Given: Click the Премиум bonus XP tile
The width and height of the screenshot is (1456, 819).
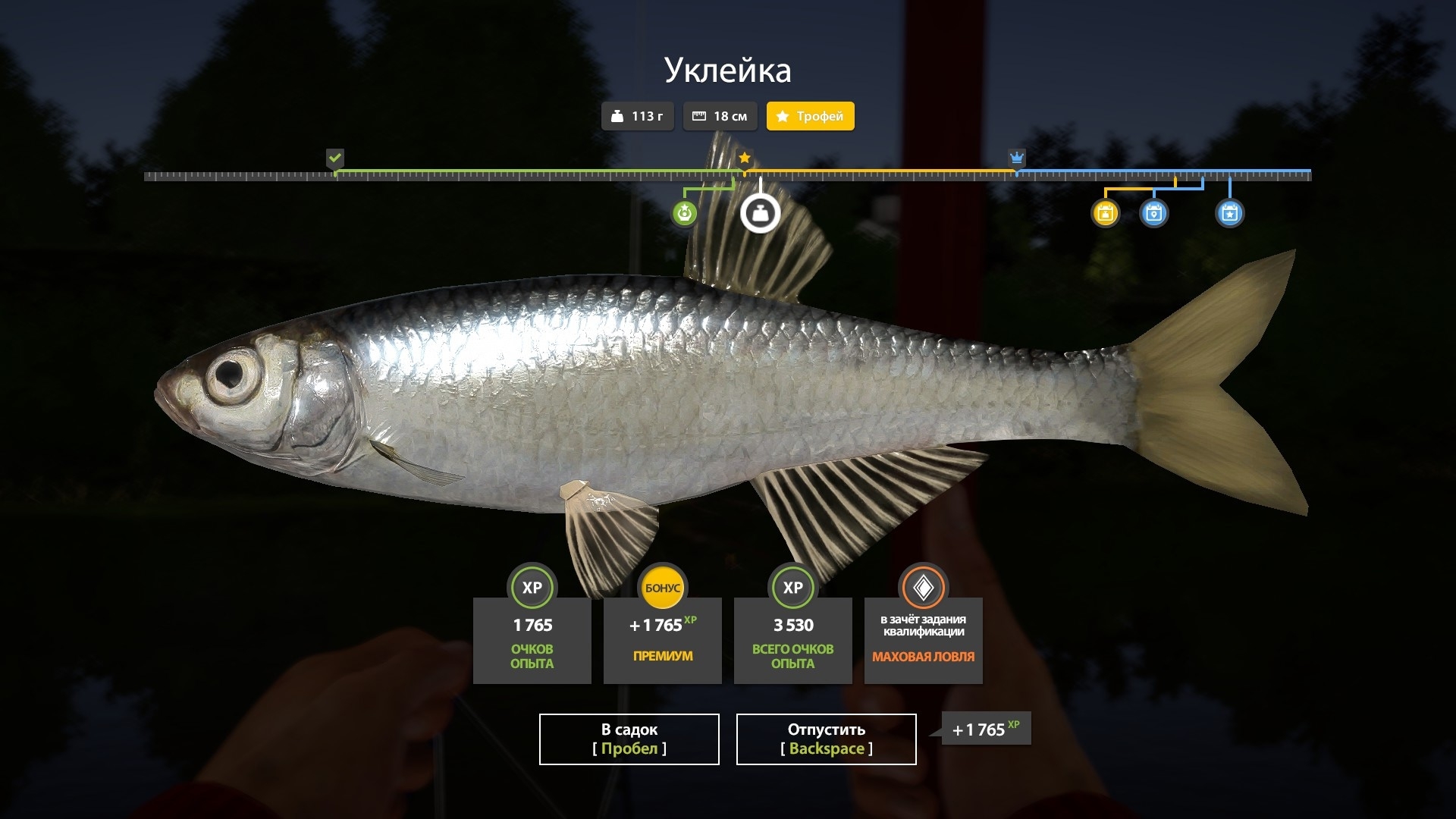Looking at the screenshot, I should click(662, 639).
